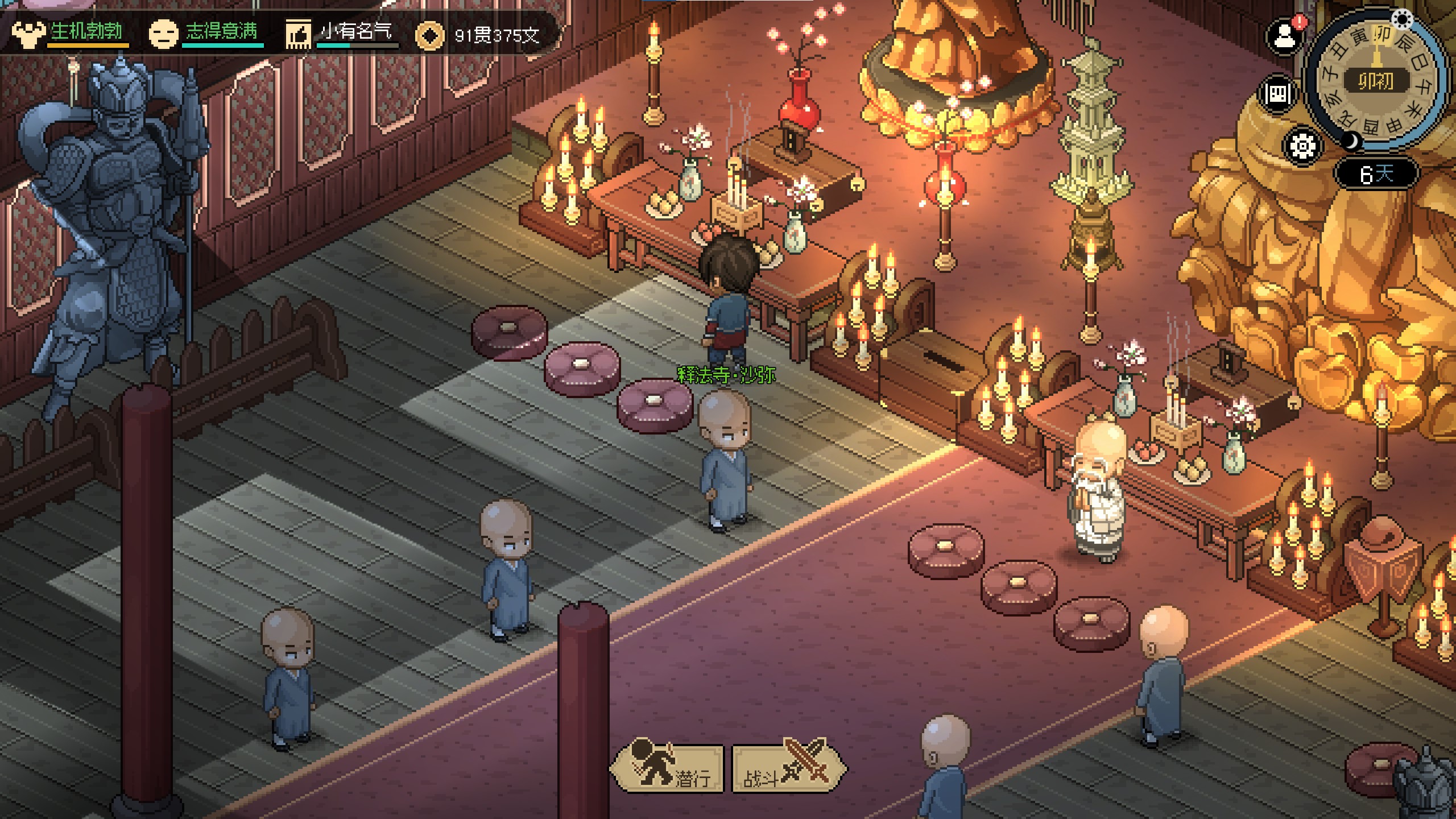The width and height of the screenshot is (1456, 819).
Task: Click the 6天 day counter
Action: 1376,173
